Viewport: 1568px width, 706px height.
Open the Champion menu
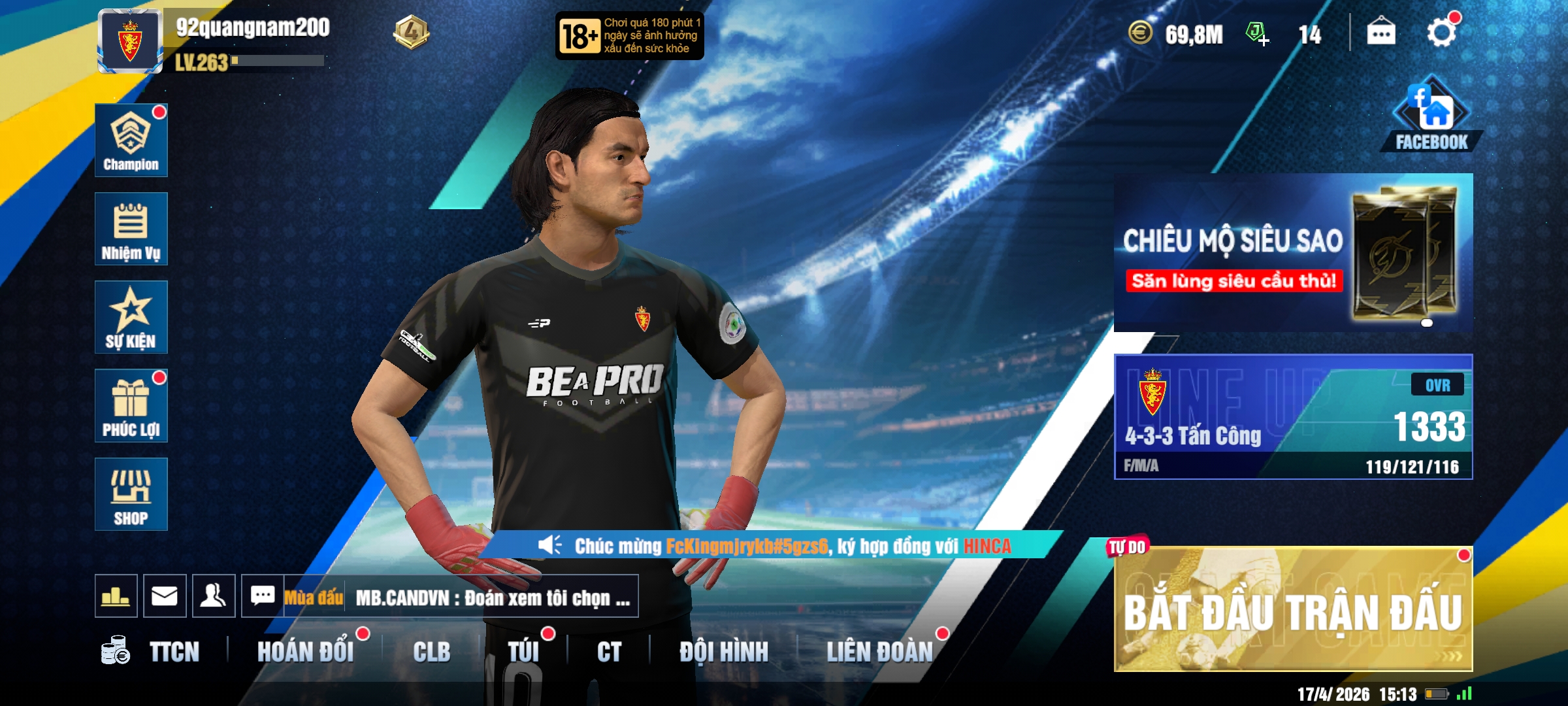(x=131, y=140)
